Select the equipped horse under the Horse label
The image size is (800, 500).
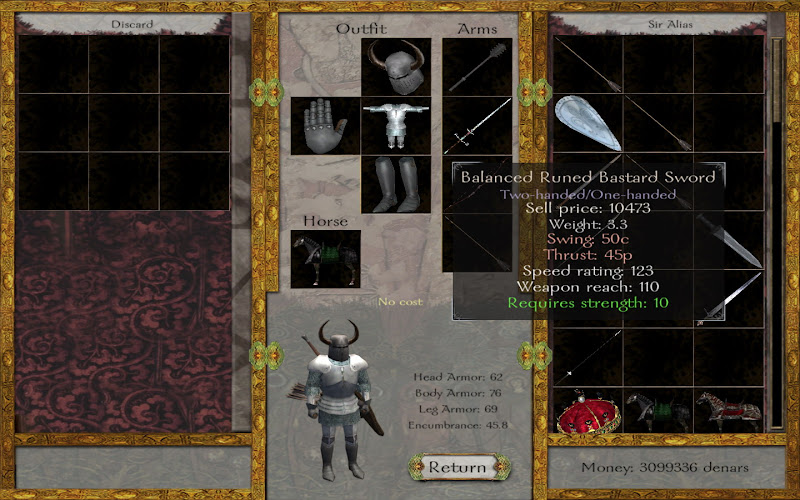pyautogui.click(x=325, y=259)
